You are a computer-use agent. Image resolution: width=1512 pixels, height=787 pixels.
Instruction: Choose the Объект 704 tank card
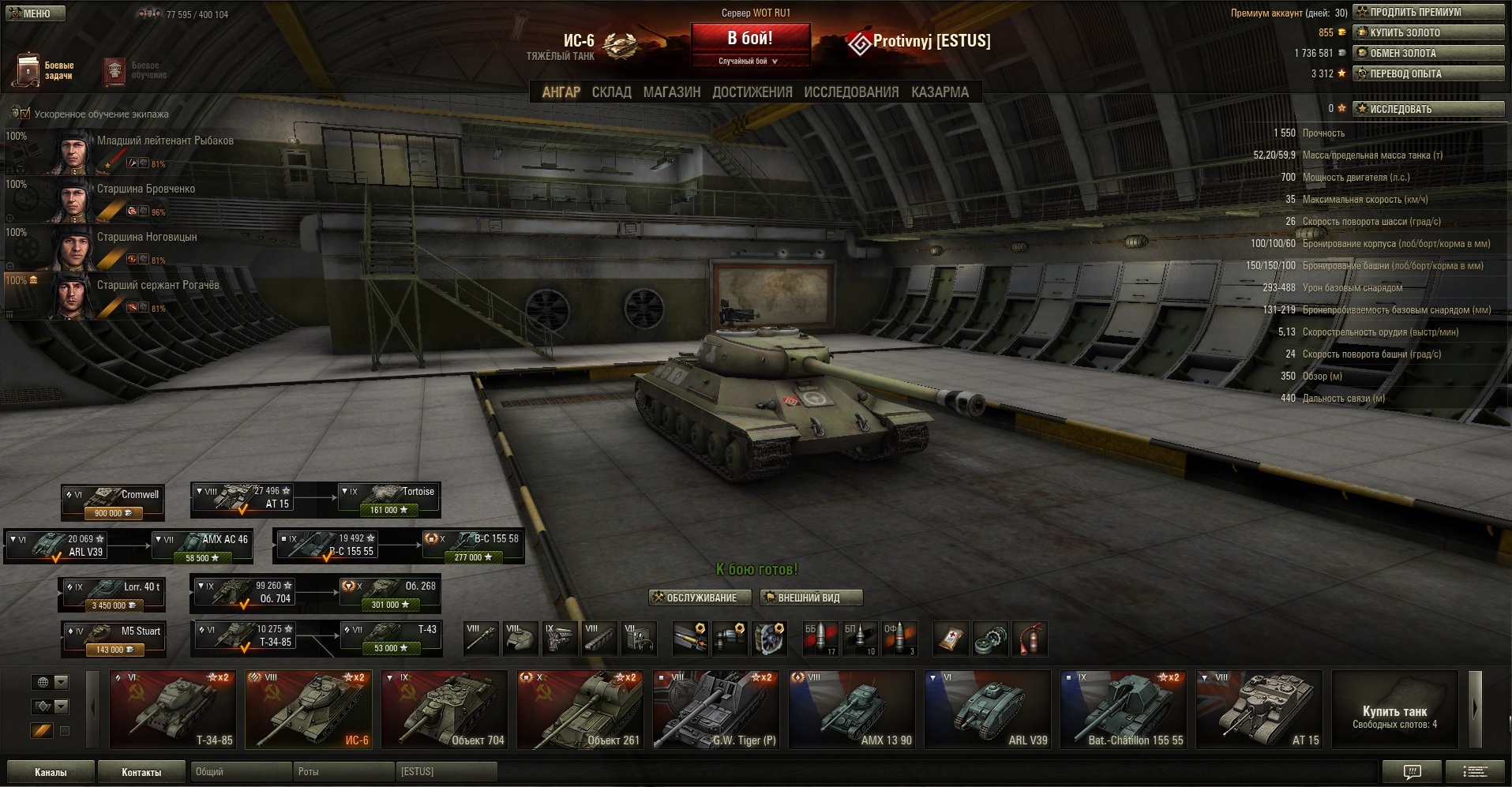pos(445,709)
